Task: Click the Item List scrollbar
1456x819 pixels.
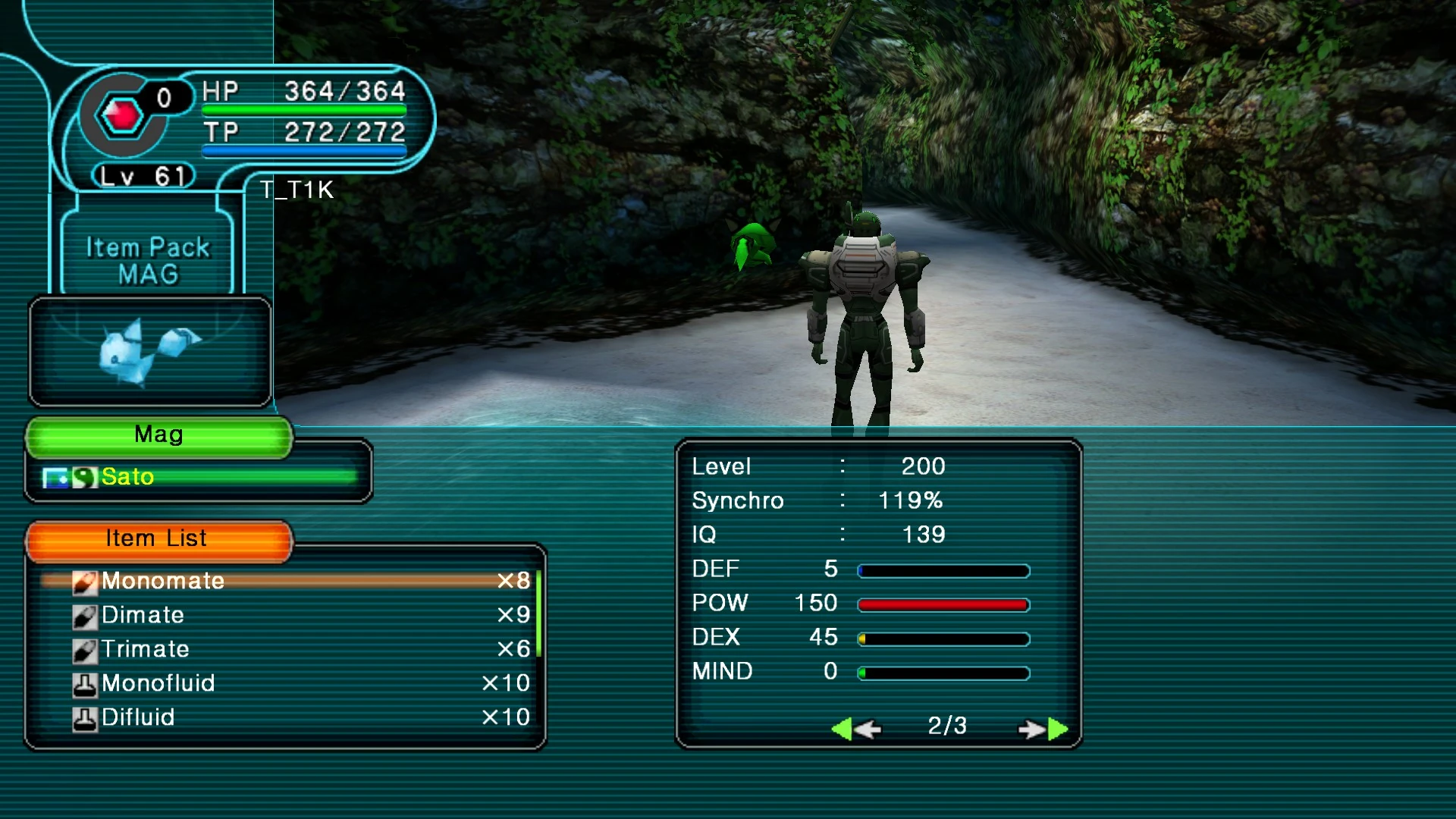Action: (538, 613)
